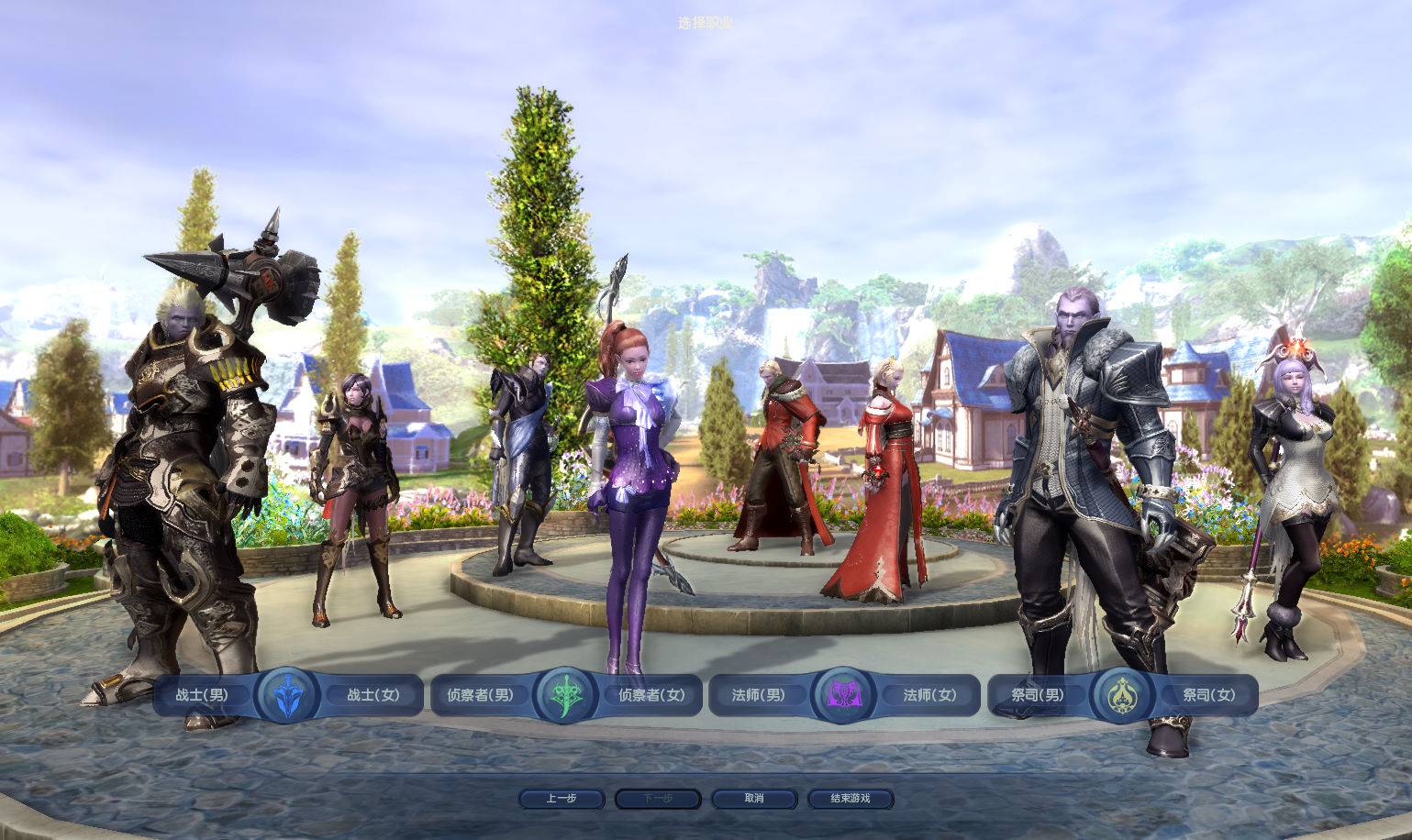Pick the male Scout class 侦察者(男)
Image resolution: width=1412 pixels, height=840 pixels.
pos(480,695)
